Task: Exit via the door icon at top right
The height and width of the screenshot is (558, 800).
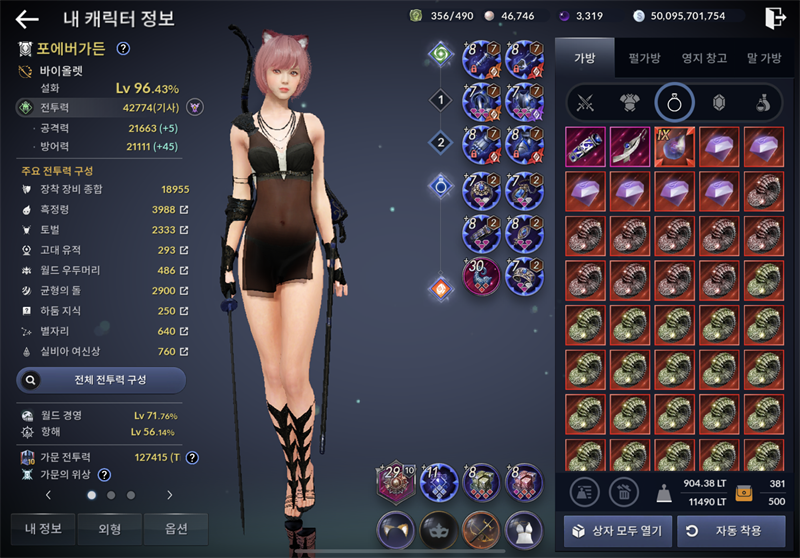Action: [x=774, y=17]
